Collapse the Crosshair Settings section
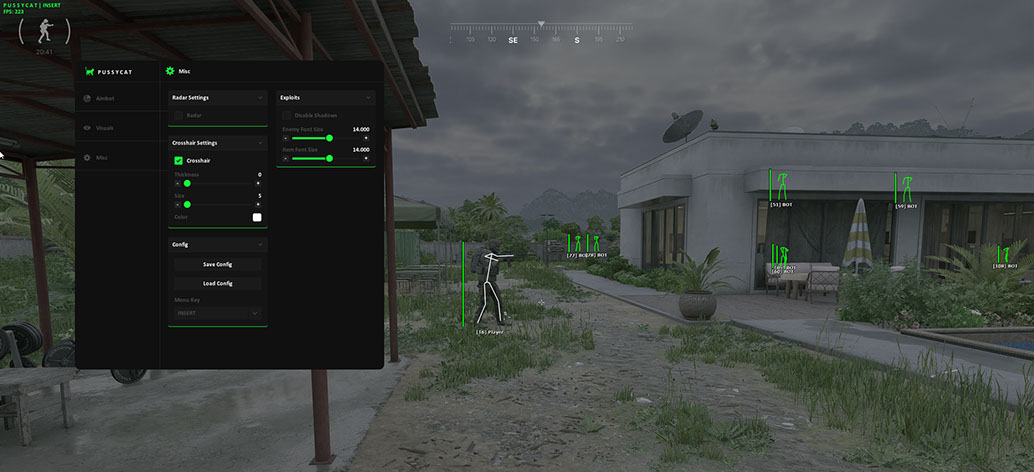 (260, 143)
